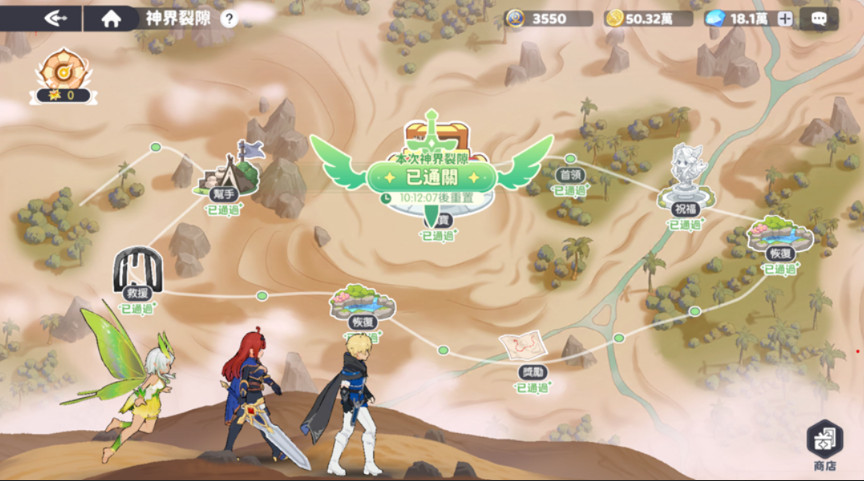The image size is (864, 481).
Task: Add more blue diamonds with the plus button
Action: pyautogui.click(x=785, y=18)
